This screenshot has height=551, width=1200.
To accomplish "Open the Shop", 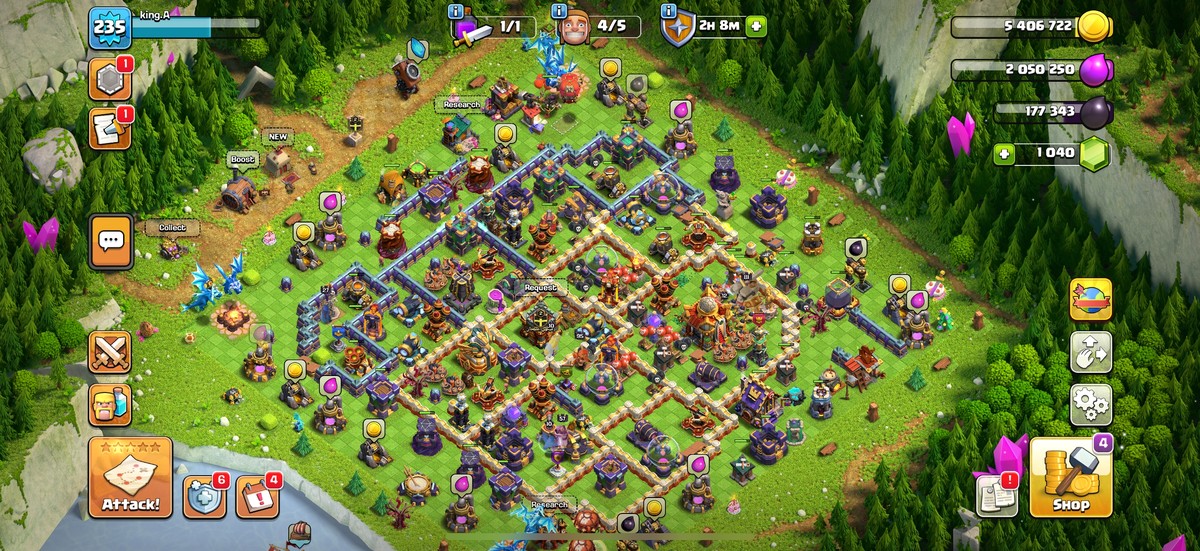I will 1070,478.
